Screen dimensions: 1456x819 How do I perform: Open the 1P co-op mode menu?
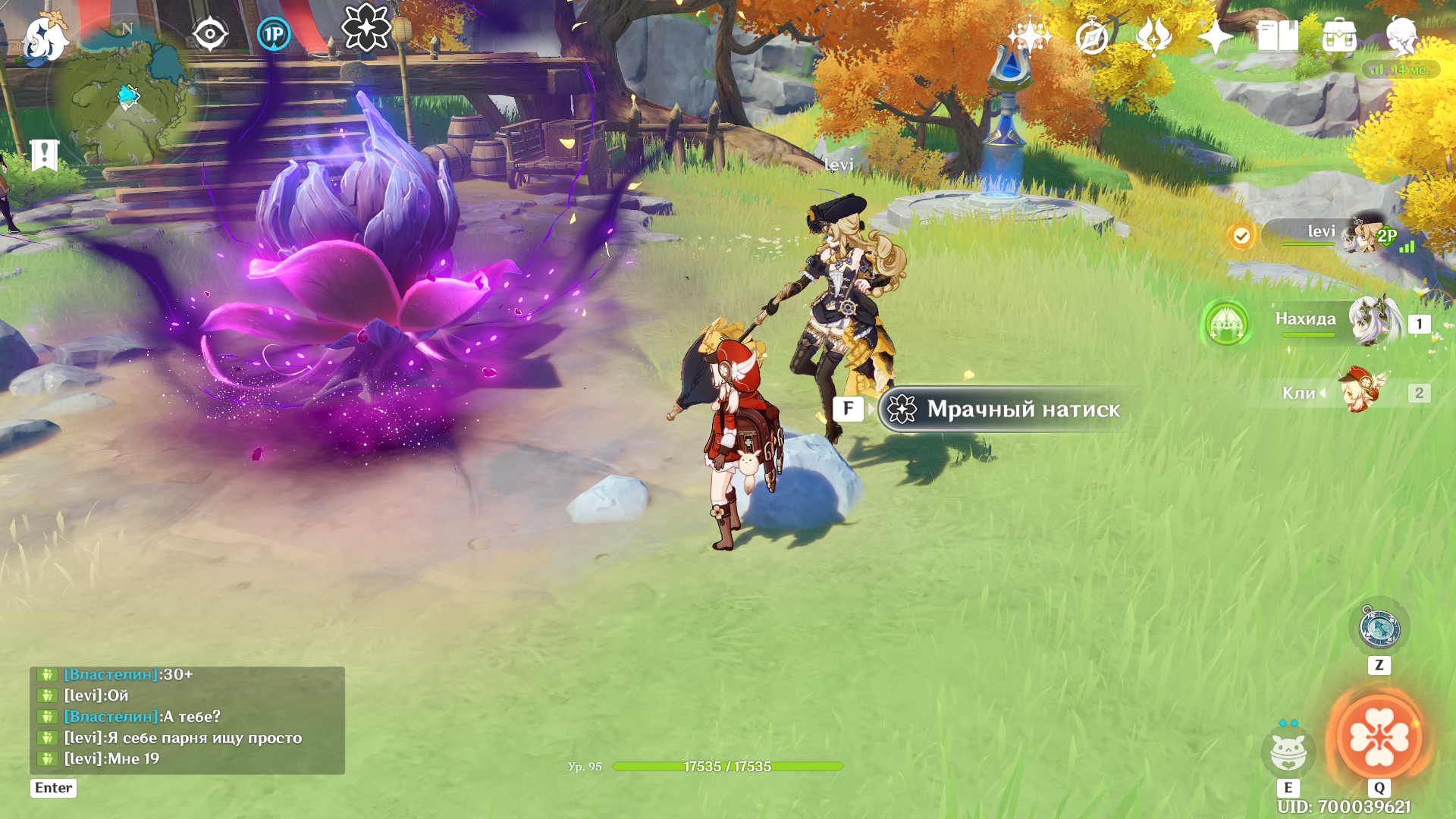(x=273, y=34)
